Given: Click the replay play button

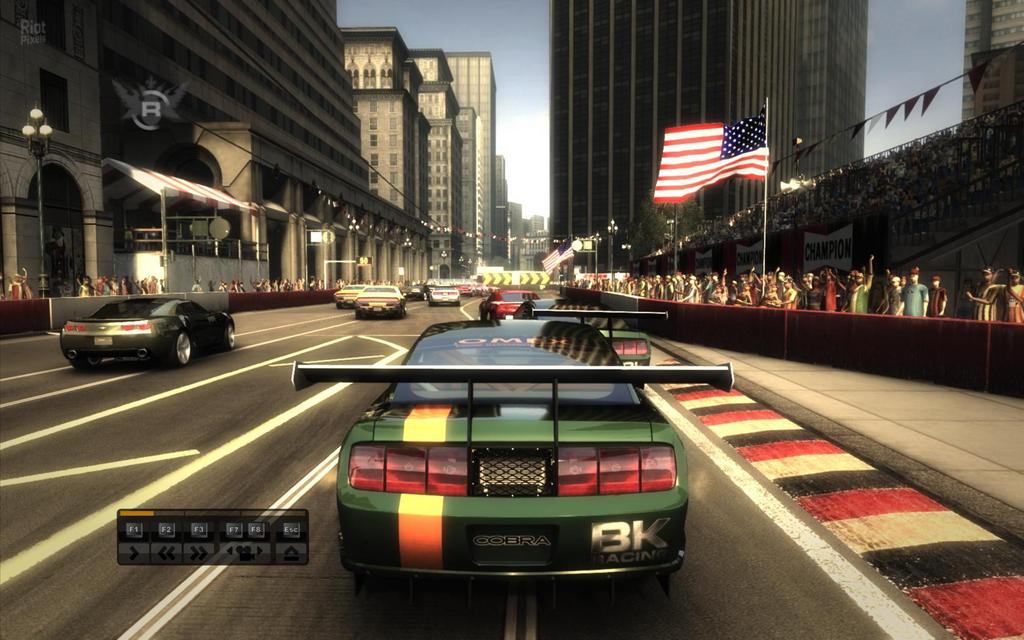Looking at the screenshot, I should (x=135, y=551).
